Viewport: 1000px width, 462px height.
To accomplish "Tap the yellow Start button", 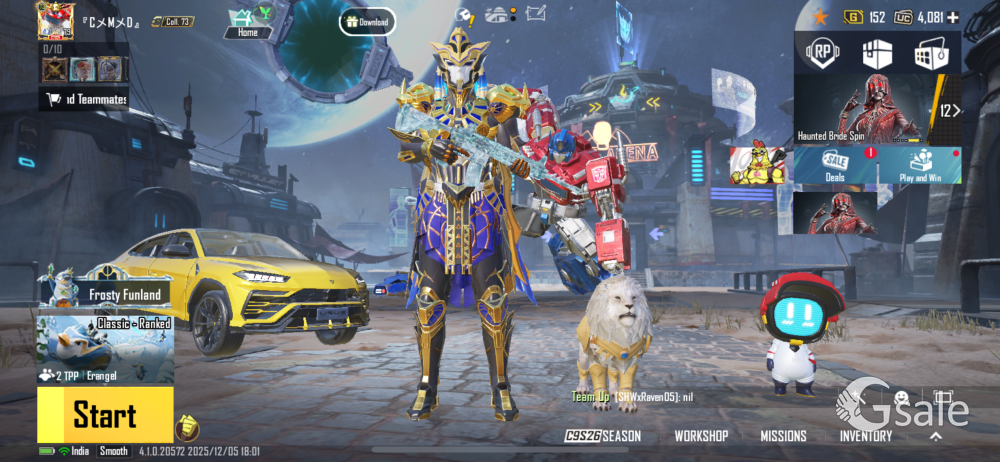I will pyautogui.click(x=105, y=414).
